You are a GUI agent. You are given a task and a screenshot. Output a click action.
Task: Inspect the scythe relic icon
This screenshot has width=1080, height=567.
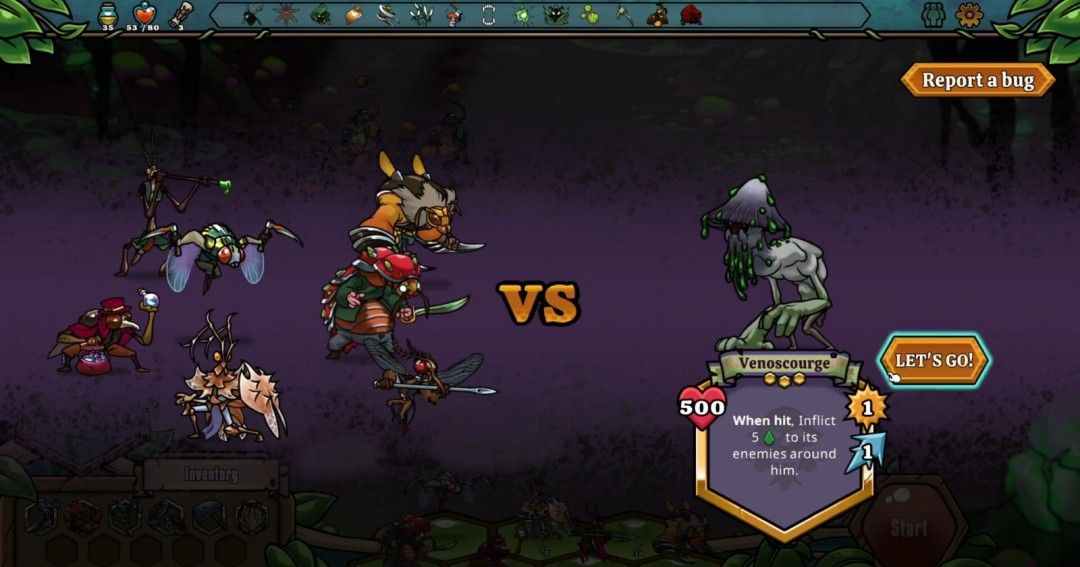click(x=623, y=14)
